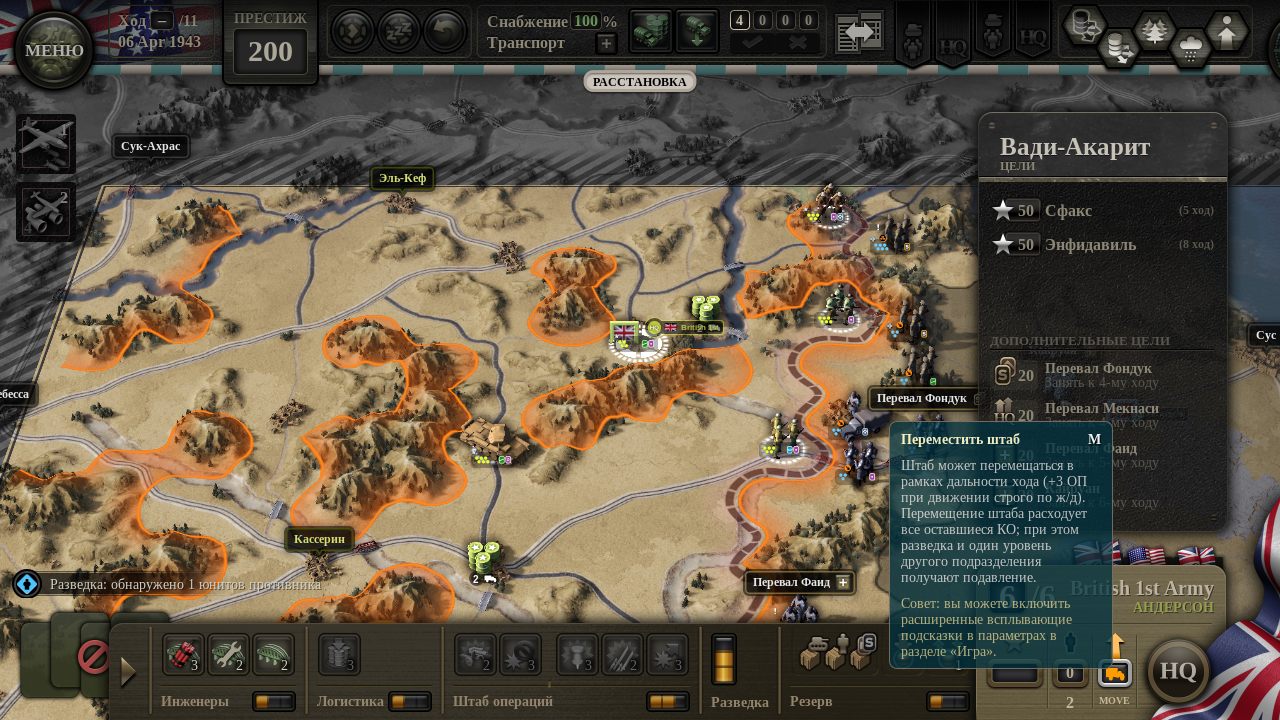
Task: Choose the engineers' green bridge ability
Action: click(x=273, y=655)
